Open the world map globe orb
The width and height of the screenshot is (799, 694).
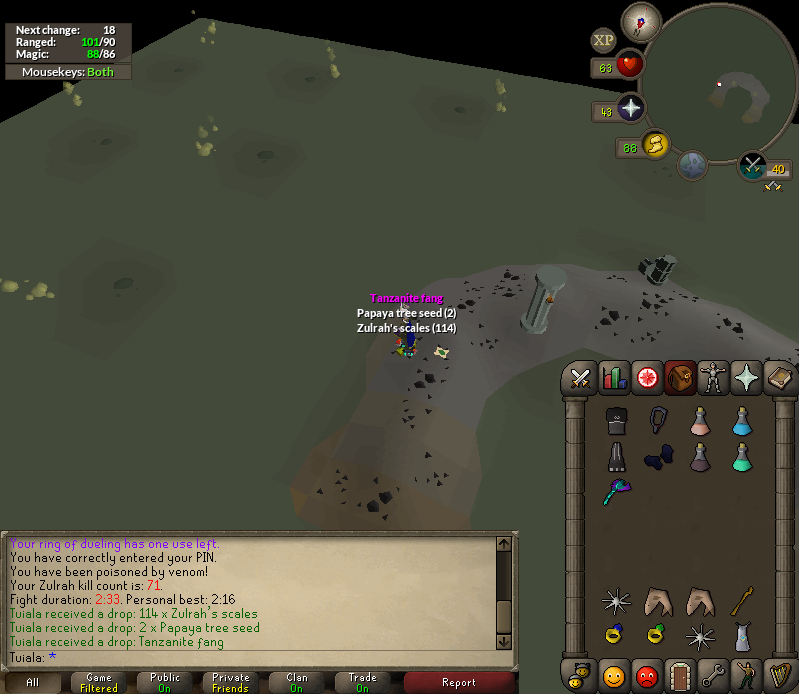point(692,164)
